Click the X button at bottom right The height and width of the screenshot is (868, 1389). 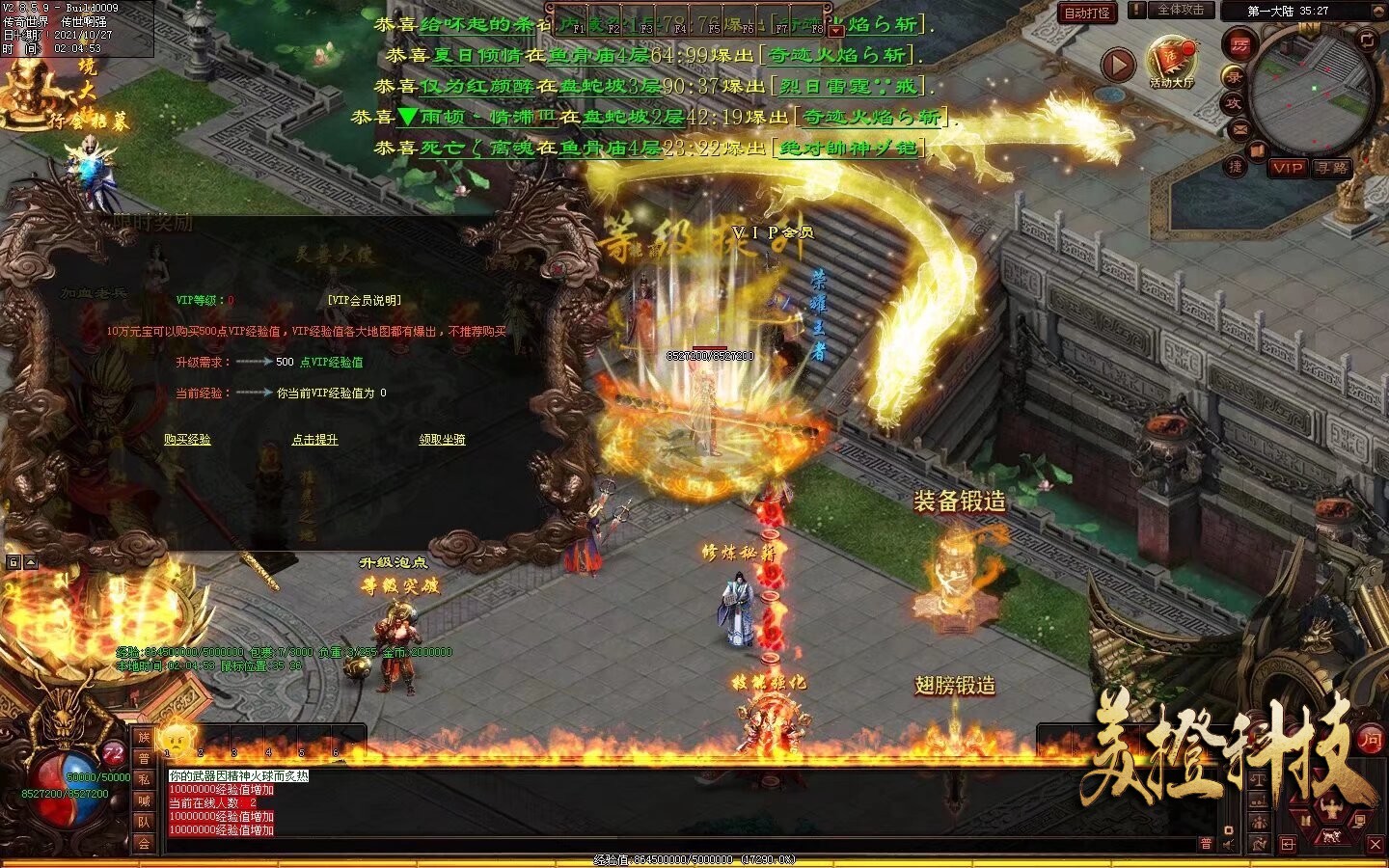[1375, 845]
